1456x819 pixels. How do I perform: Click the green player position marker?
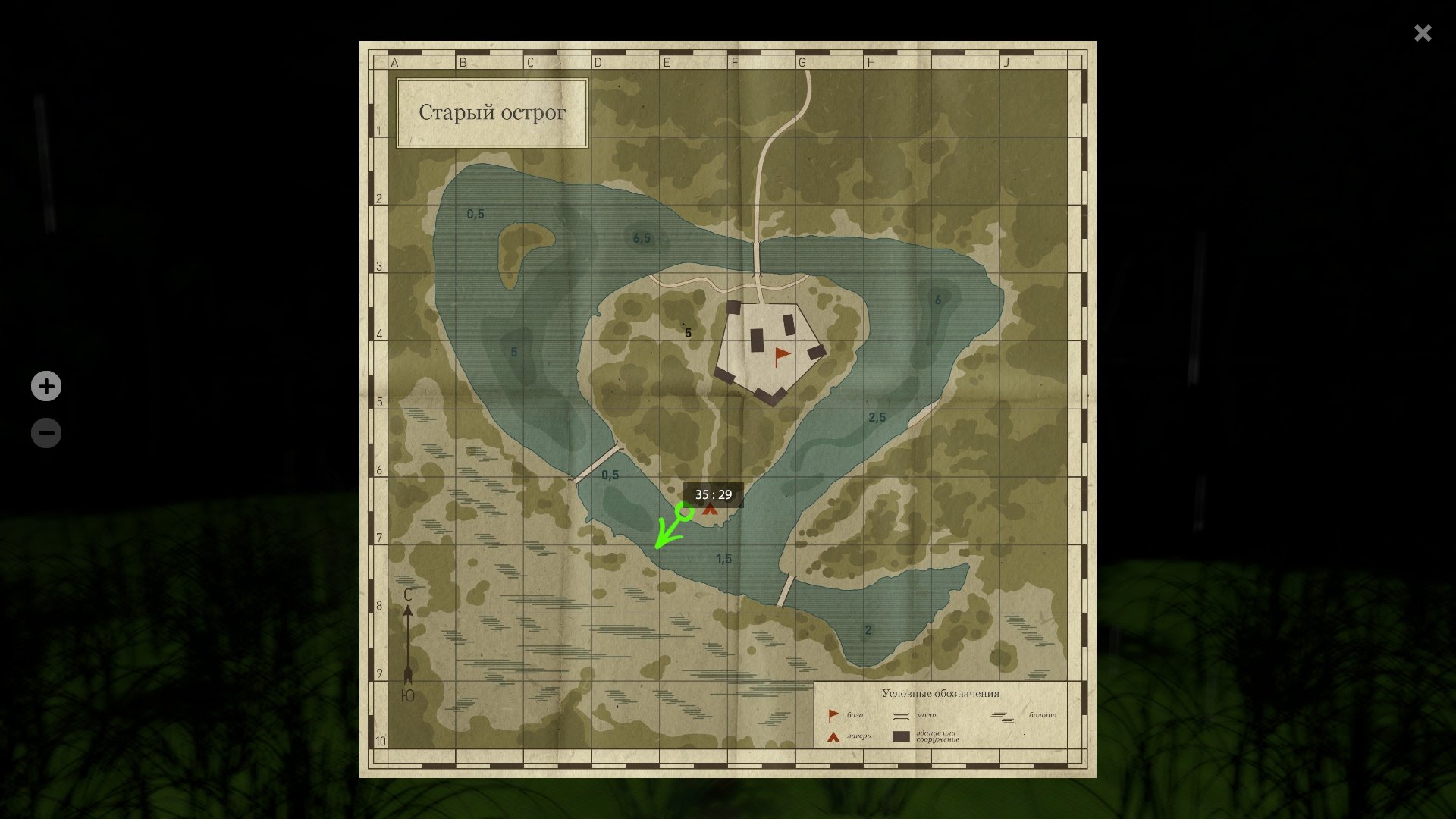(x=684, y=512)
